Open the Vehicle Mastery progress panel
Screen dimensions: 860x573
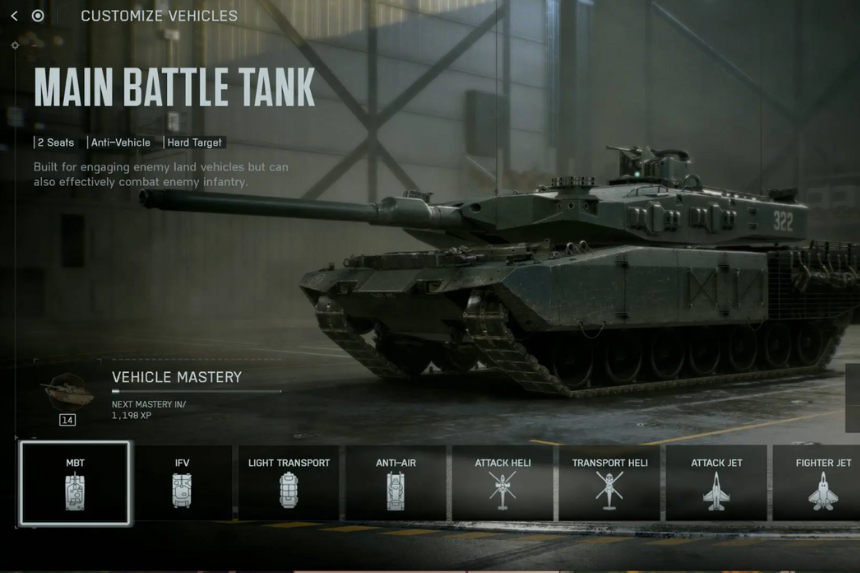point(176,392)
